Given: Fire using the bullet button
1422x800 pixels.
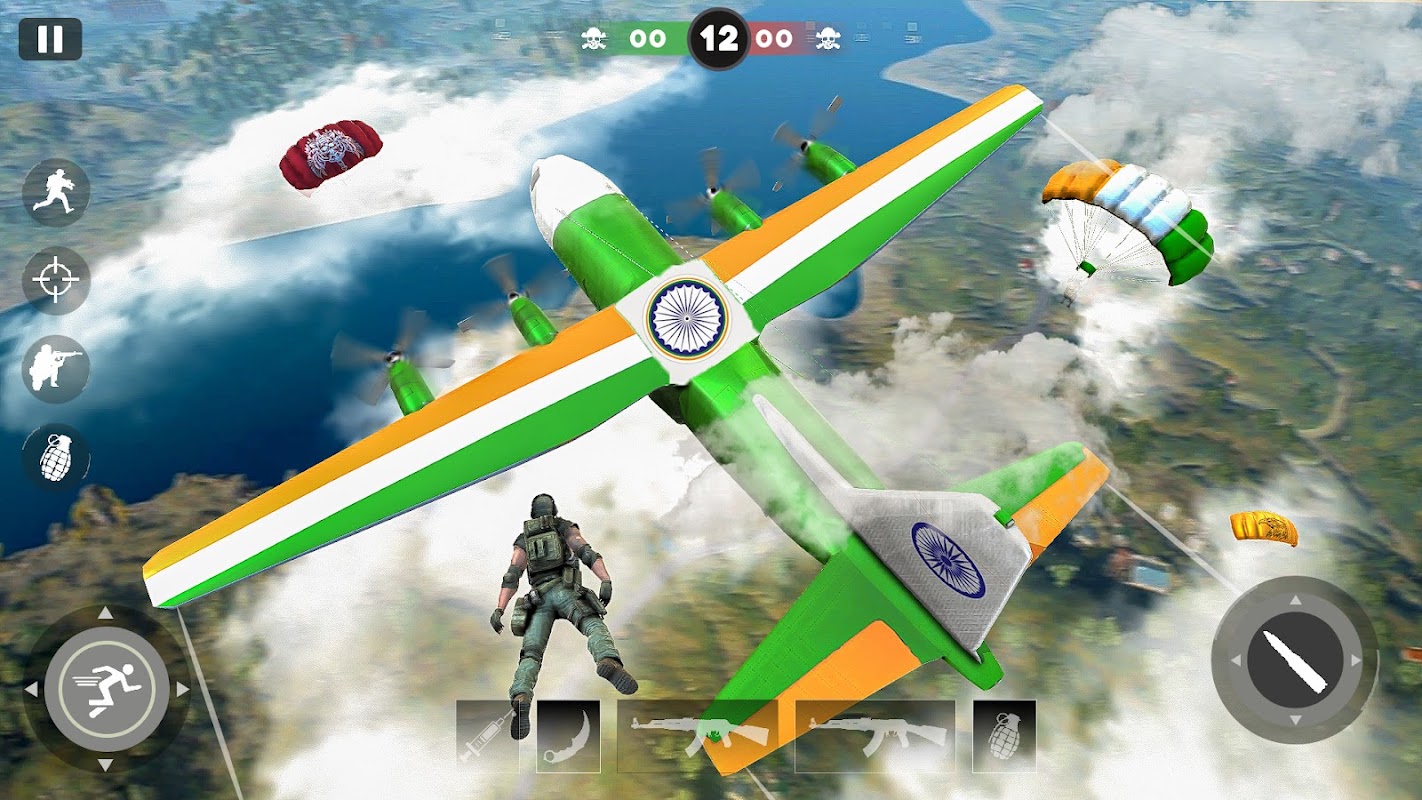Looking at the screenshot, I should (1294, 660).
